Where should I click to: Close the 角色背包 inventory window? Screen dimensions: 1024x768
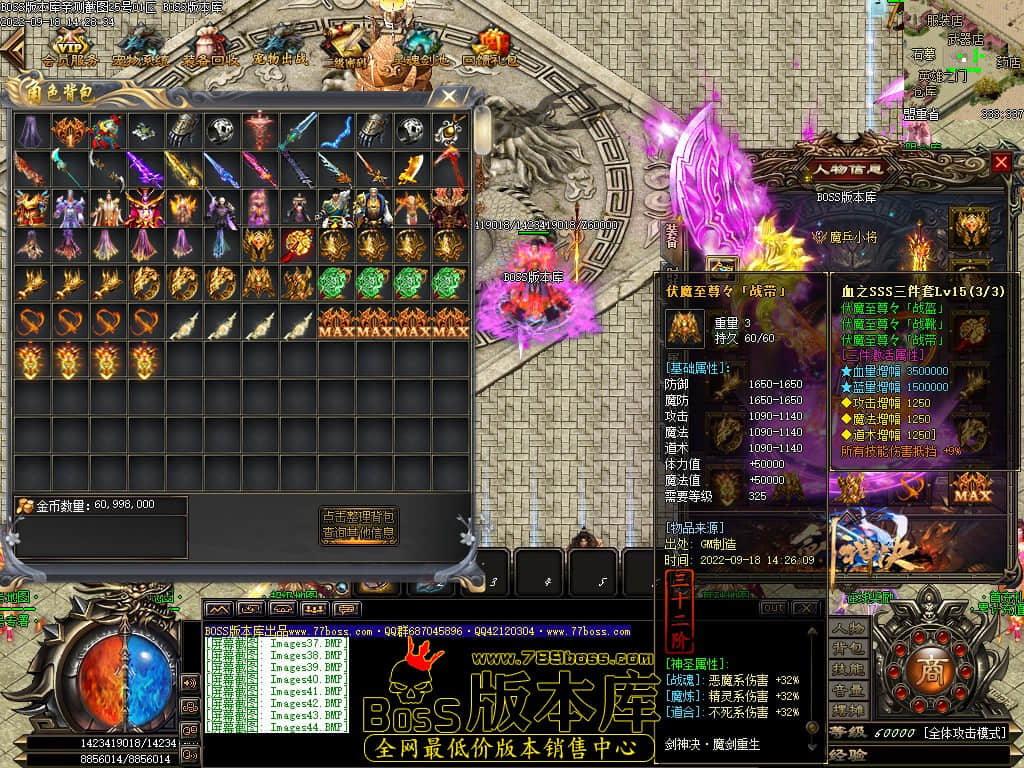[x=451, y=96]
